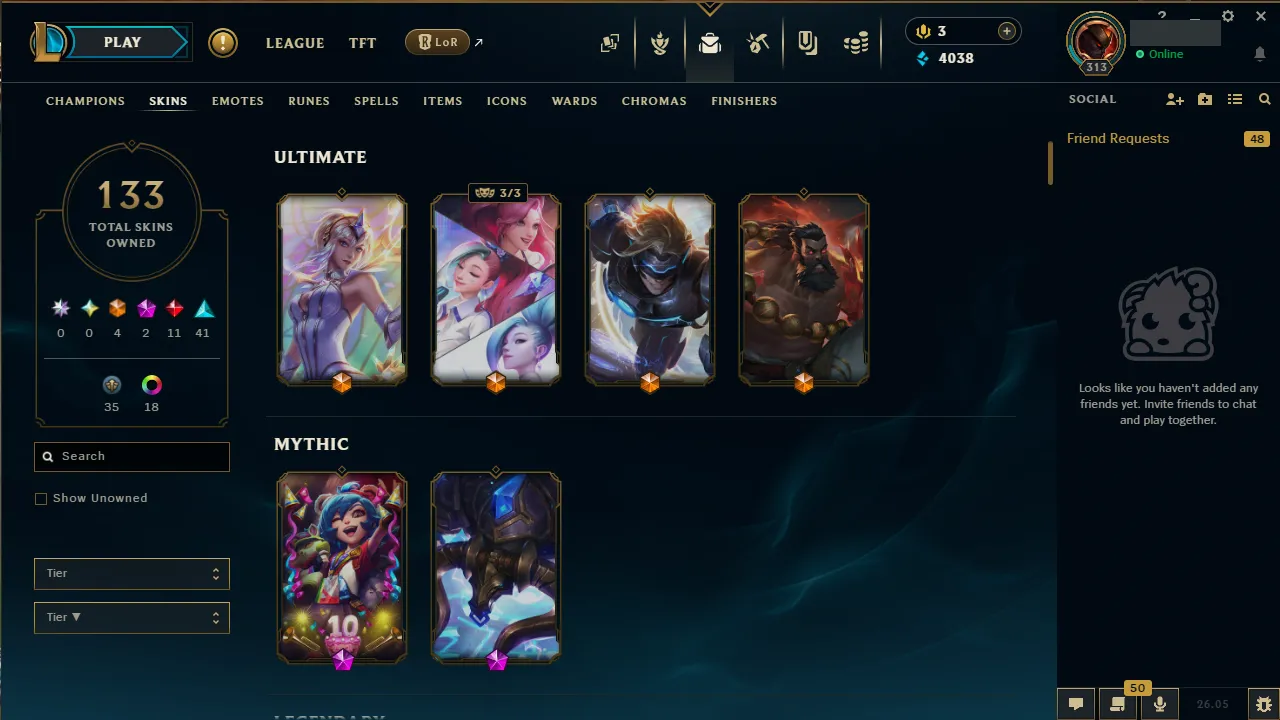The width and height of the screenshot is (1280, 720).
Task: Add a friend in the Social panel
Action: click(1174, 99)
